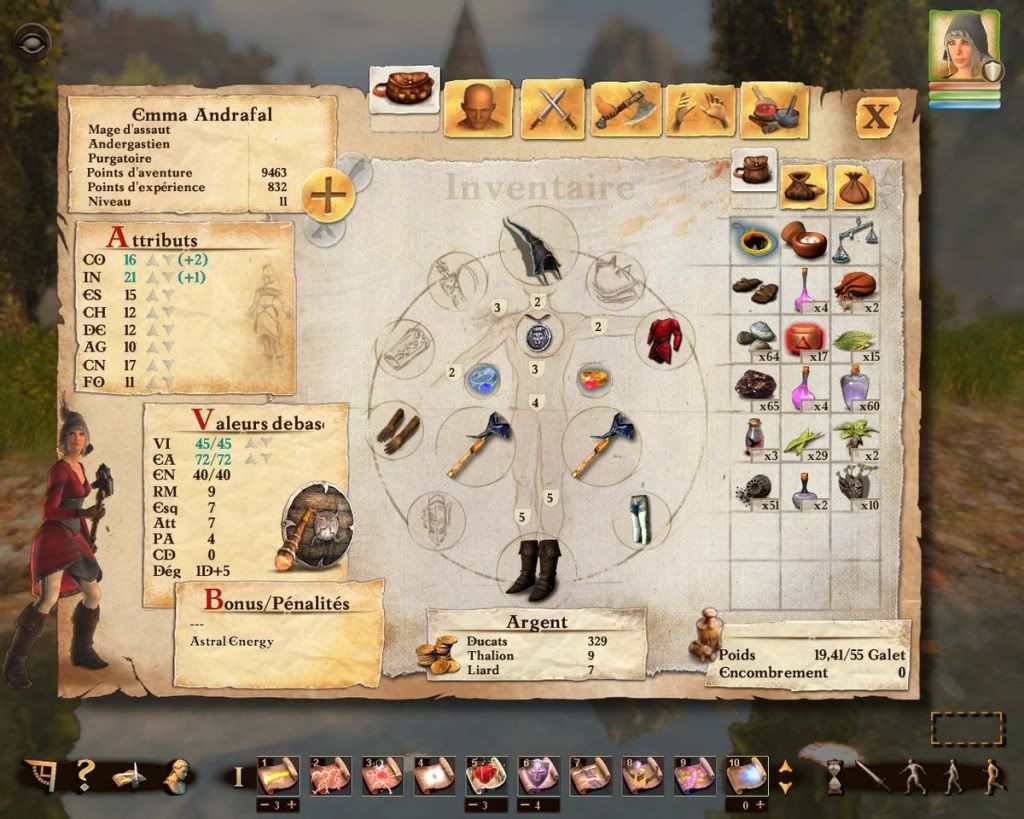Show the hands magic tab
1024x819 pixels.
[700, 108]
